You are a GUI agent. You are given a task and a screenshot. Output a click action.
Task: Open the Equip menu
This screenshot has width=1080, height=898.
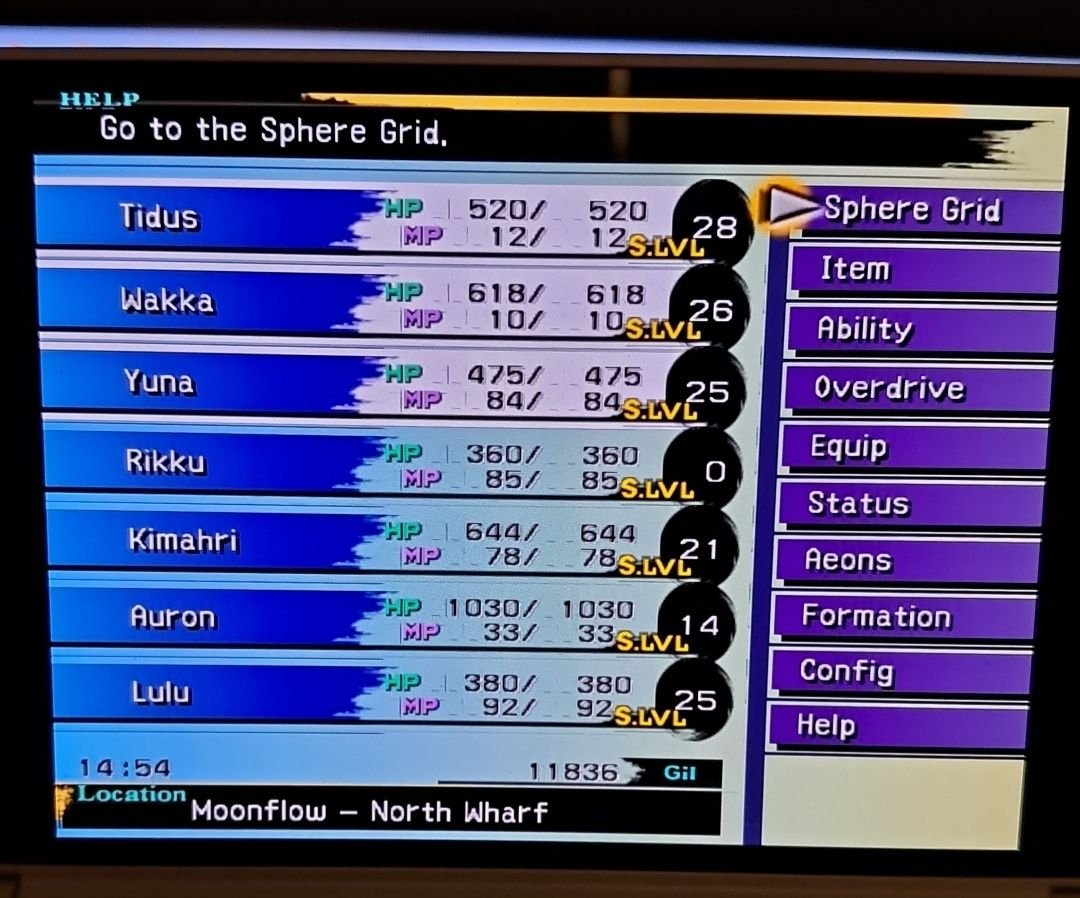pyautogui.click(x=912, y=447)
